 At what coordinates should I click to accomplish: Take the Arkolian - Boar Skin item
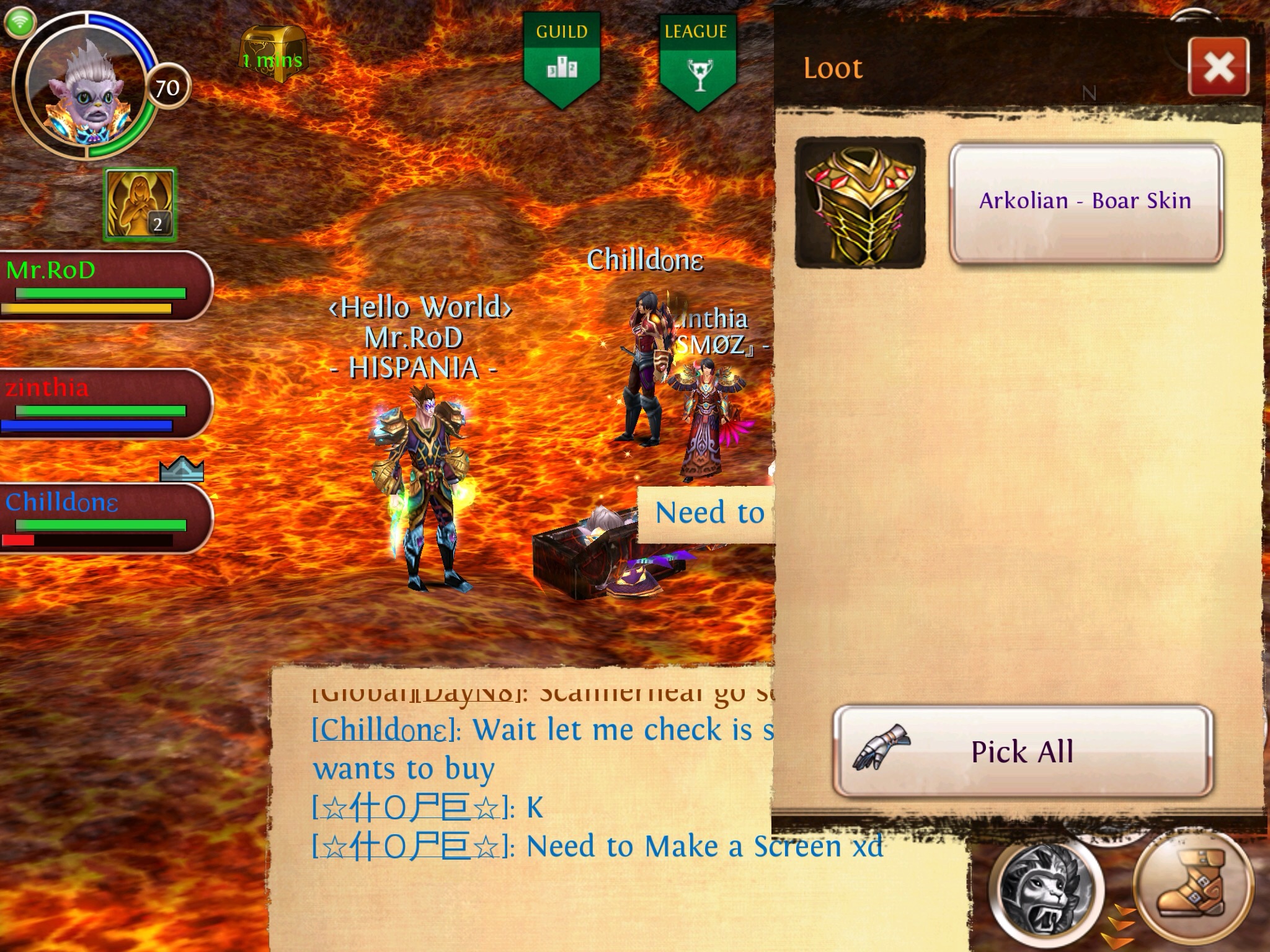click(1085, 202)
